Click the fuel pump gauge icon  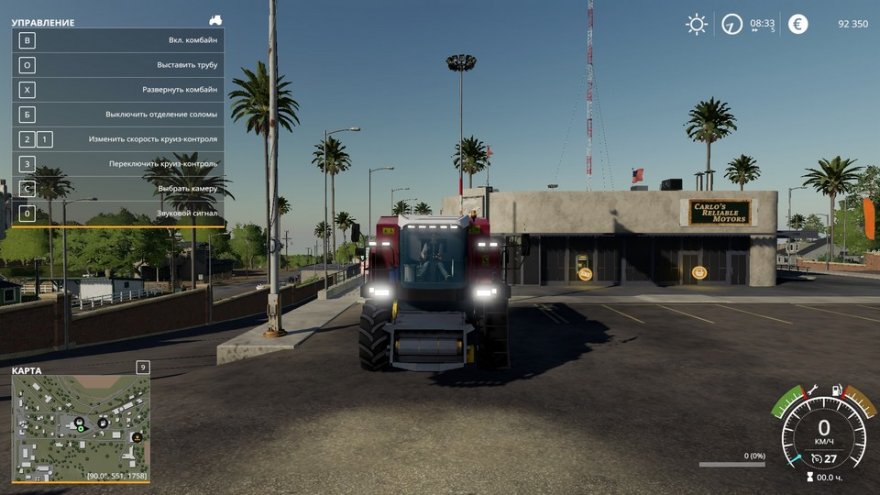(x=838, y=391)
